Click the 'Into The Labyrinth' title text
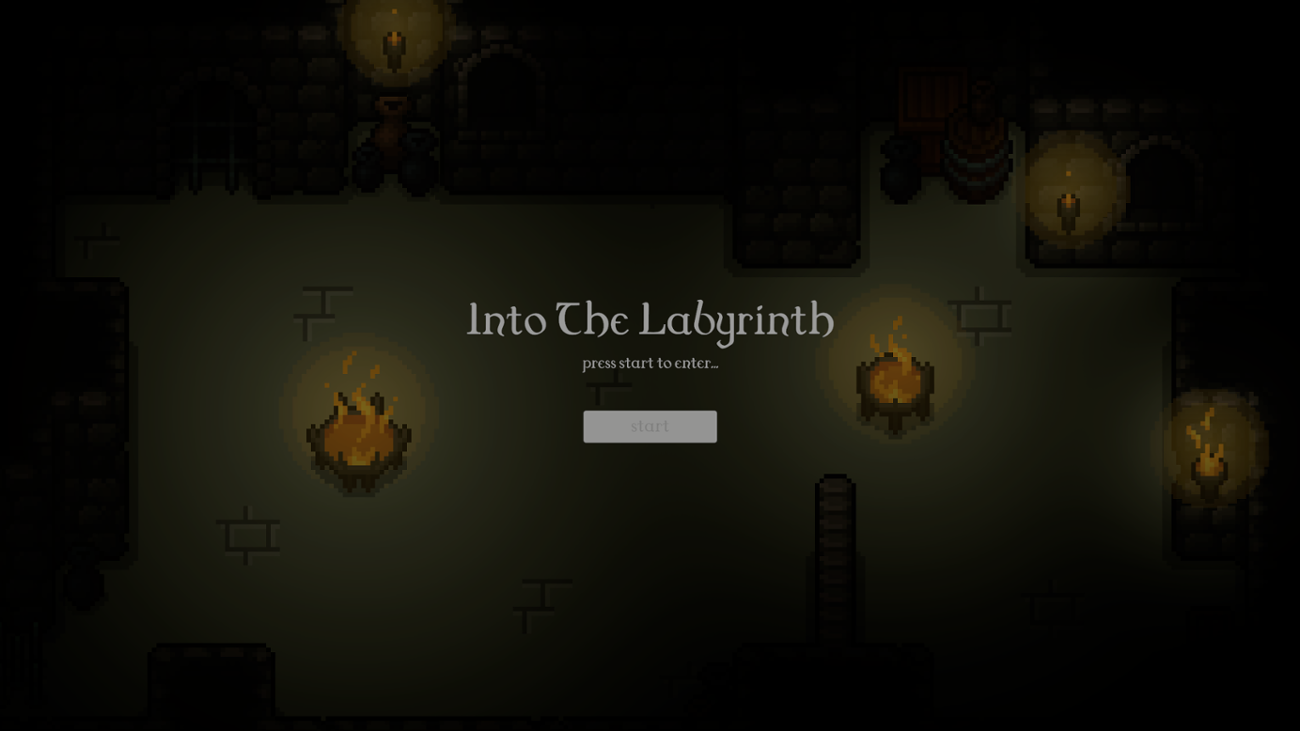Screen dimensions: 1300x731 (x=648, y=320)
